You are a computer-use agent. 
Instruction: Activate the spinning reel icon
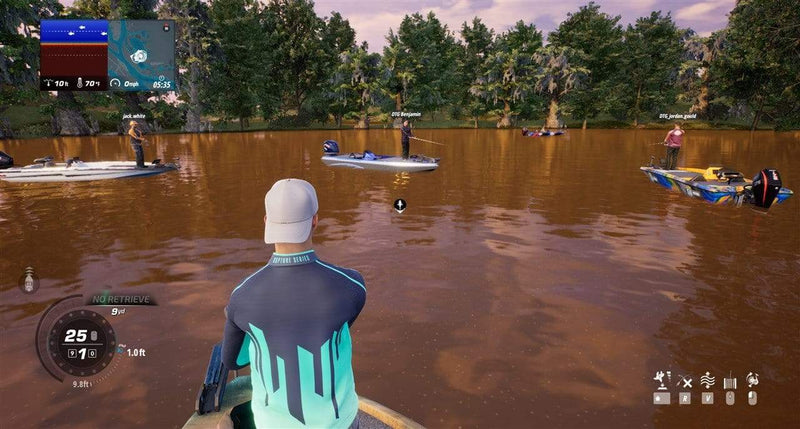point(752,380)
